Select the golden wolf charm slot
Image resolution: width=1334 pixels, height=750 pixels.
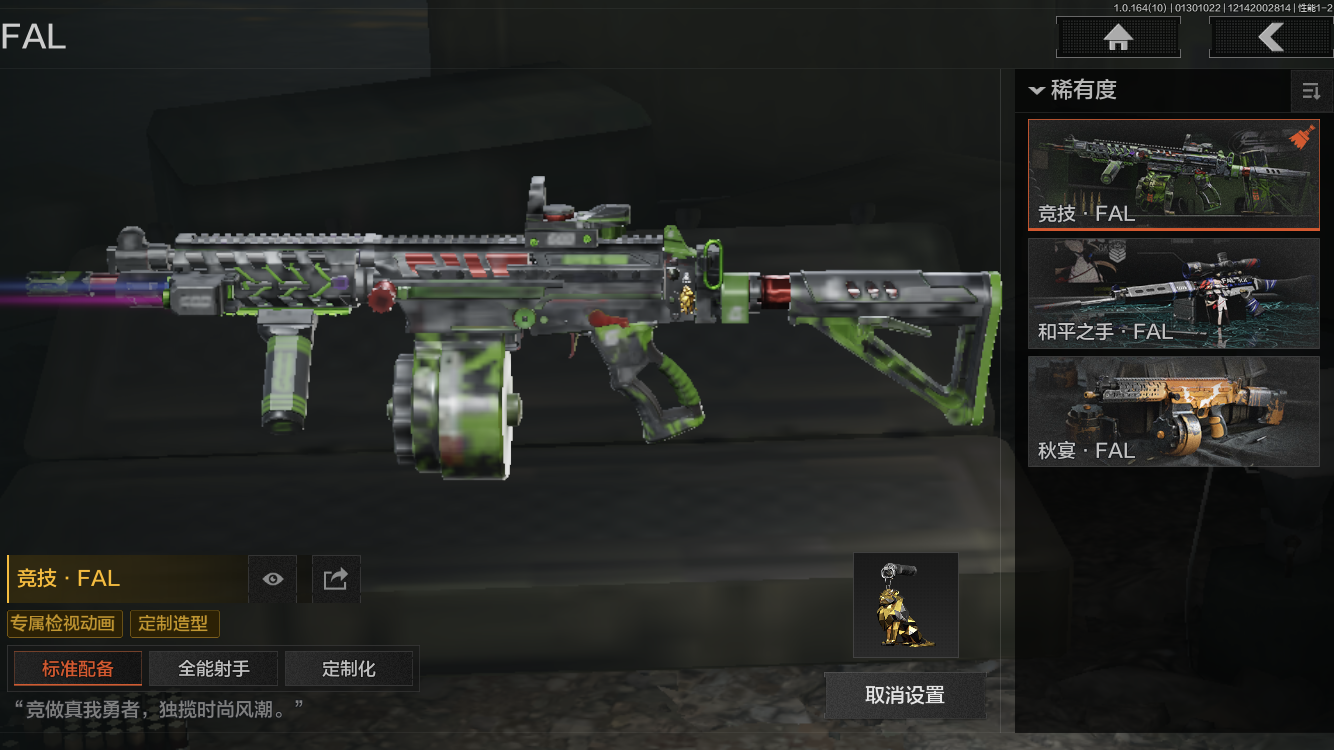(x=906, y=605)
